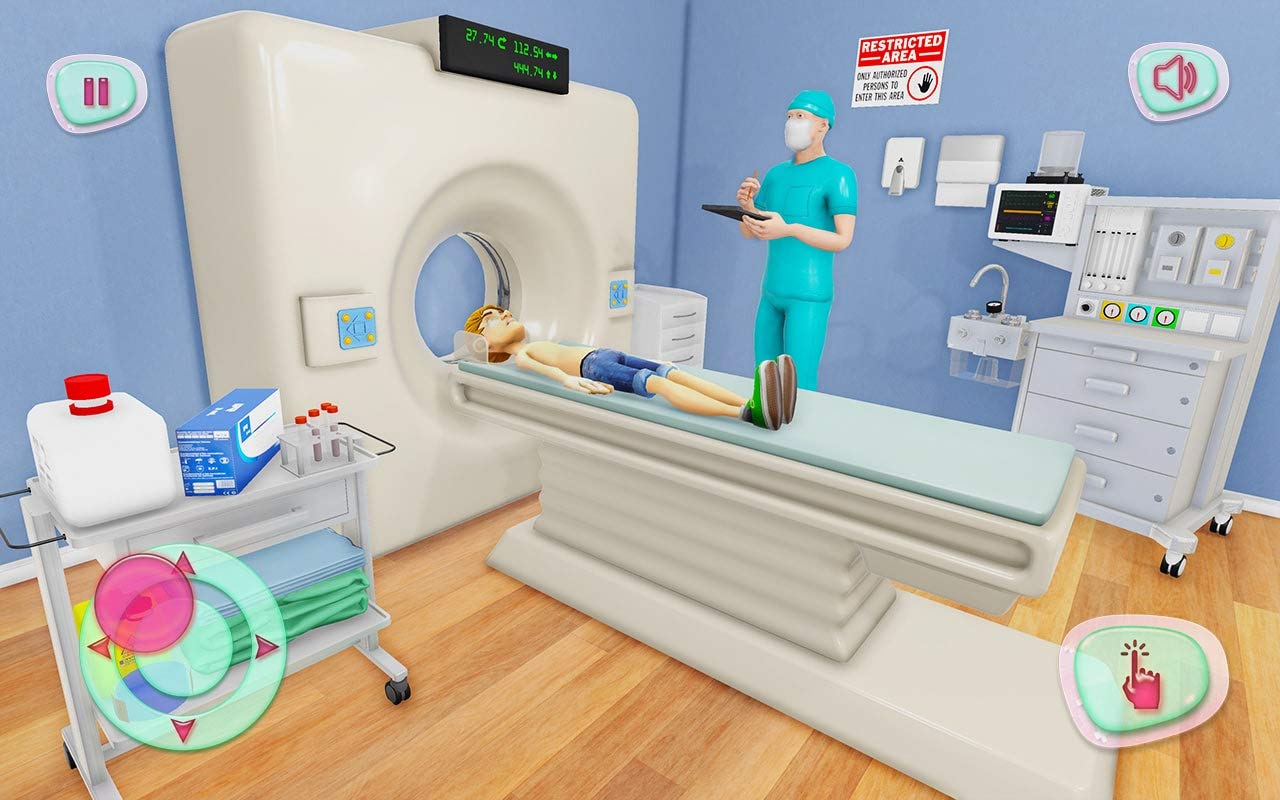
Task: Select the doctor's tablet device
Action: (x=731, y=213)
